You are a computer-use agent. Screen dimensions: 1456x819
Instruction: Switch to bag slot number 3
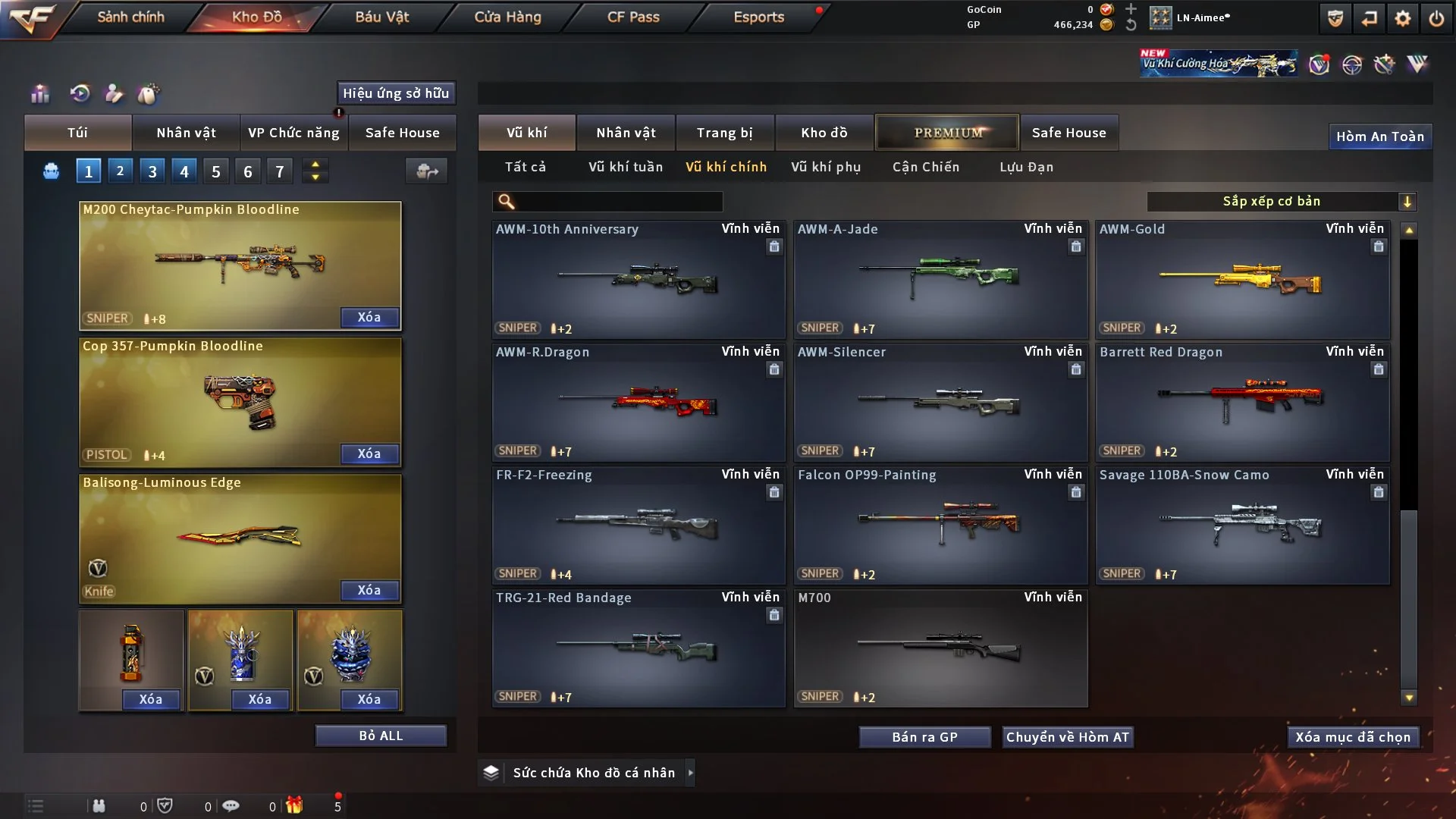click(152, 171)
